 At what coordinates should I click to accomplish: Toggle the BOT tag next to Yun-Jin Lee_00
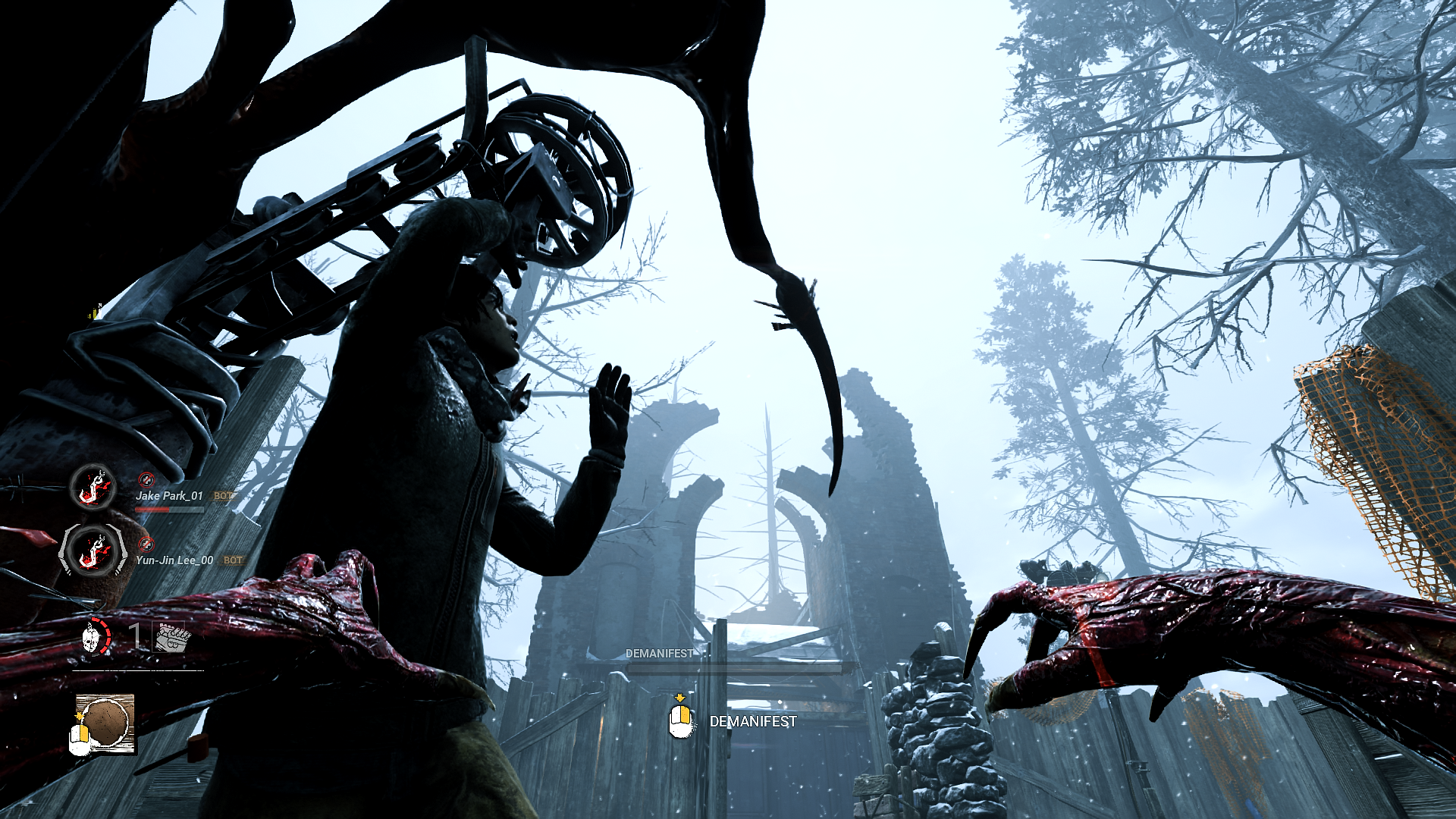[232, 560]
